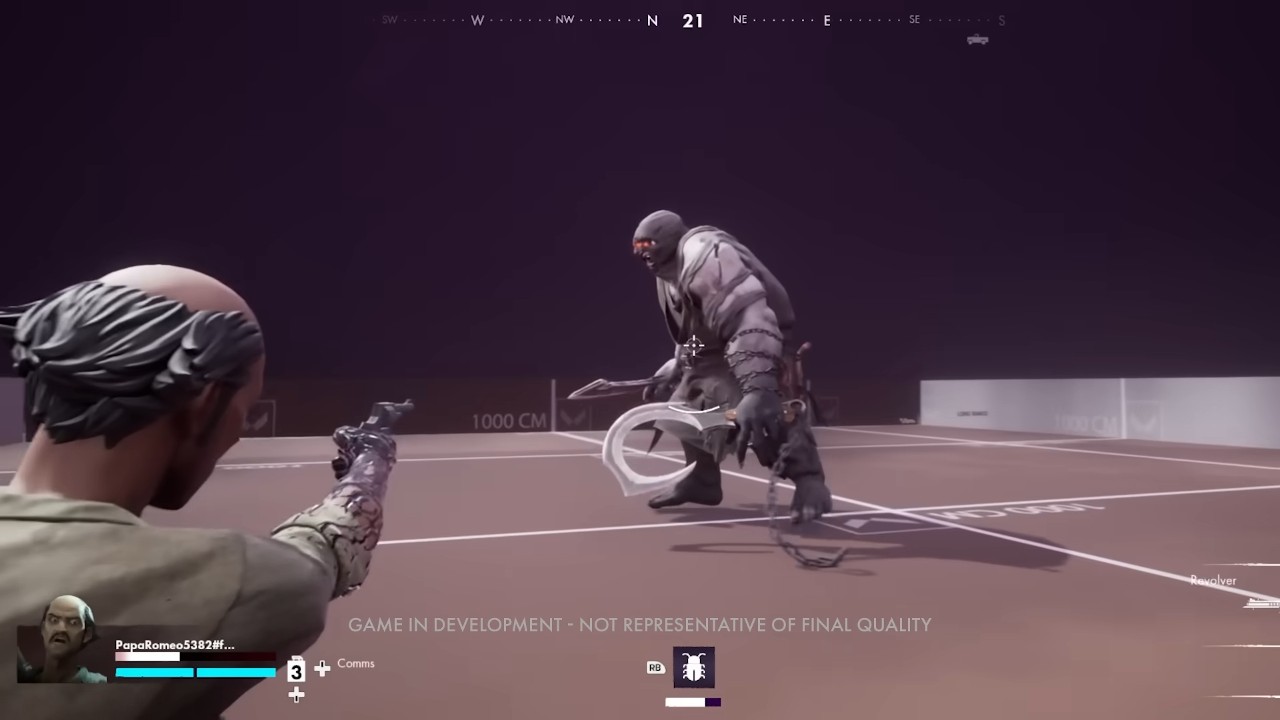Click the RB button prompt next to the bug icon
The width and height of the screenshot is (1280, 720).
tap(655, 667)
